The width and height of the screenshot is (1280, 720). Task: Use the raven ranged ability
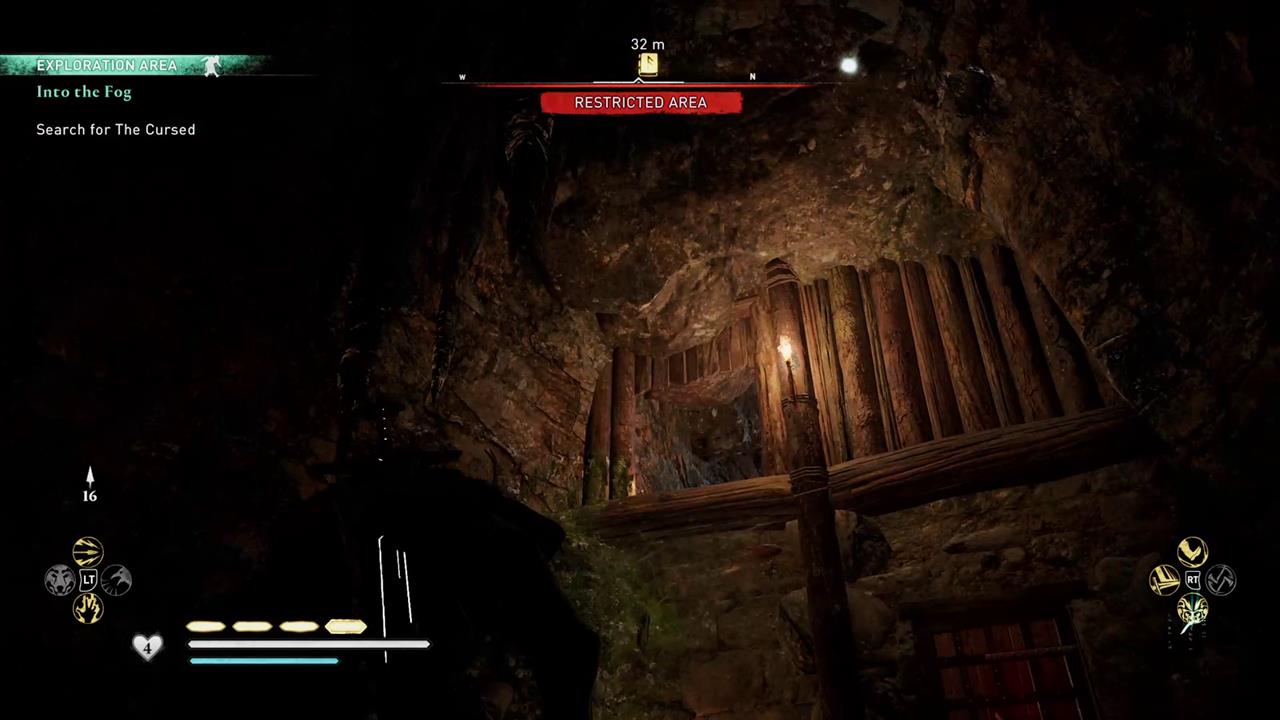tap(116, 580)
